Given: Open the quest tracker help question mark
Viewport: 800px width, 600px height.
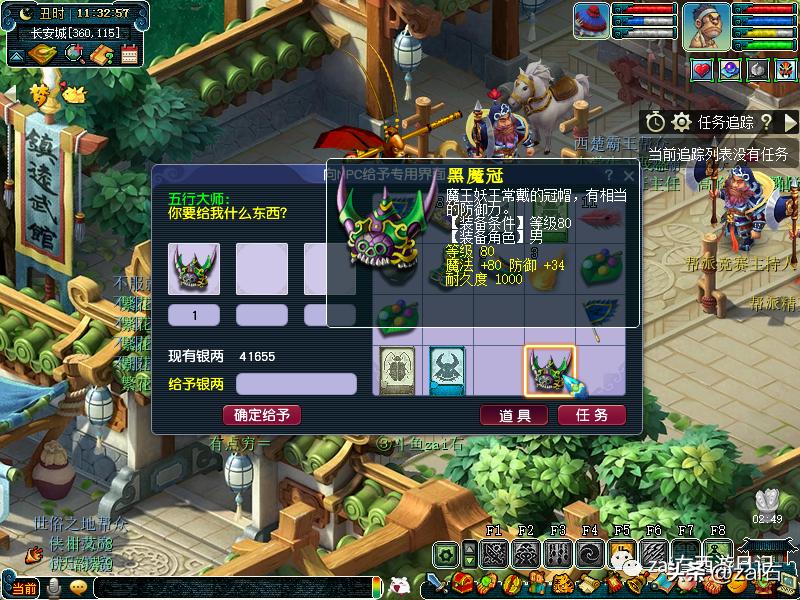Looking at the screenshot, I should [x=765, y=122].
